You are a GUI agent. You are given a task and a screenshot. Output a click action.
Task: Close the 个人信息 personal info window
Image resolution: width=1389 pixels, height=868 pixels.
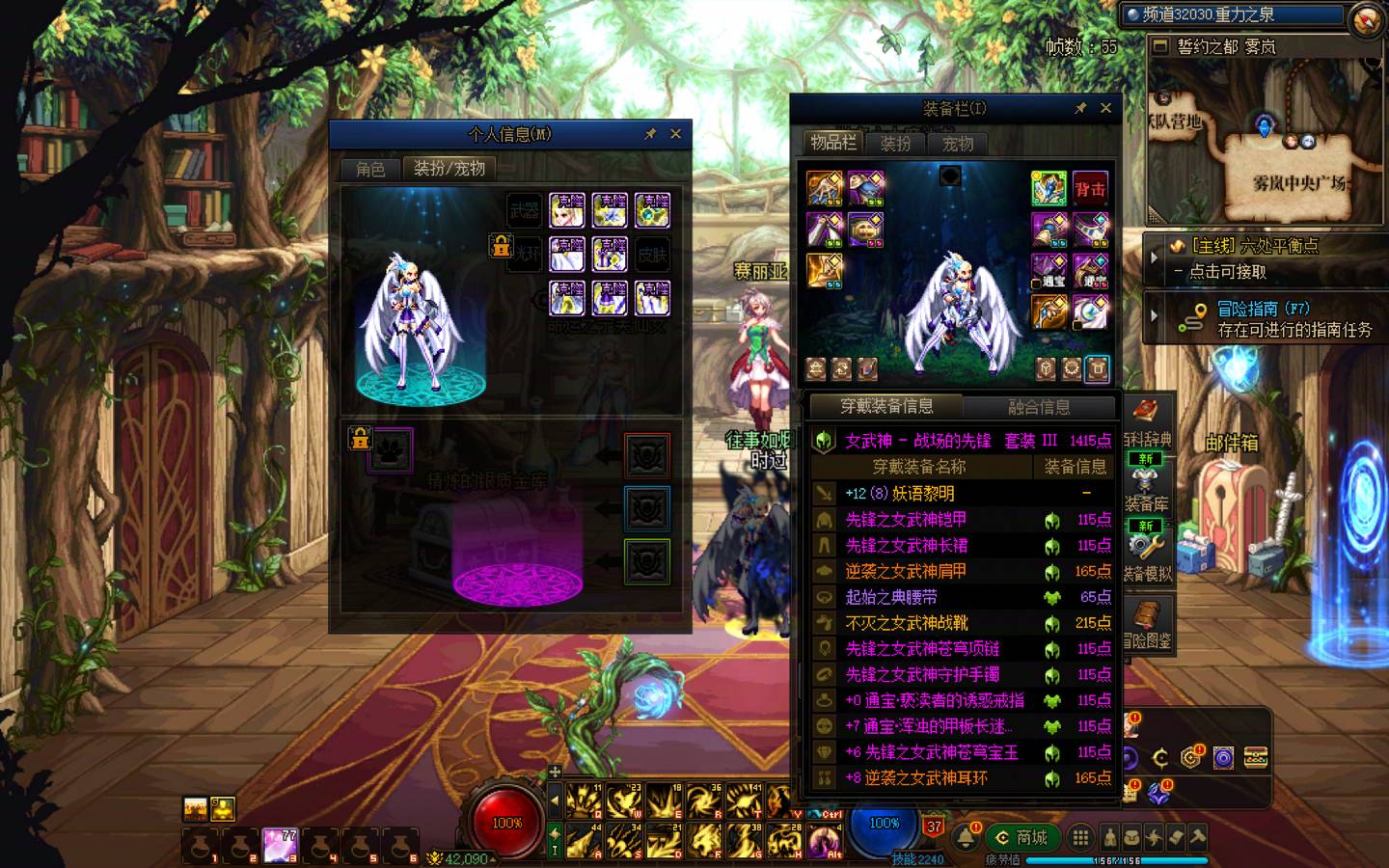[675, 134]
